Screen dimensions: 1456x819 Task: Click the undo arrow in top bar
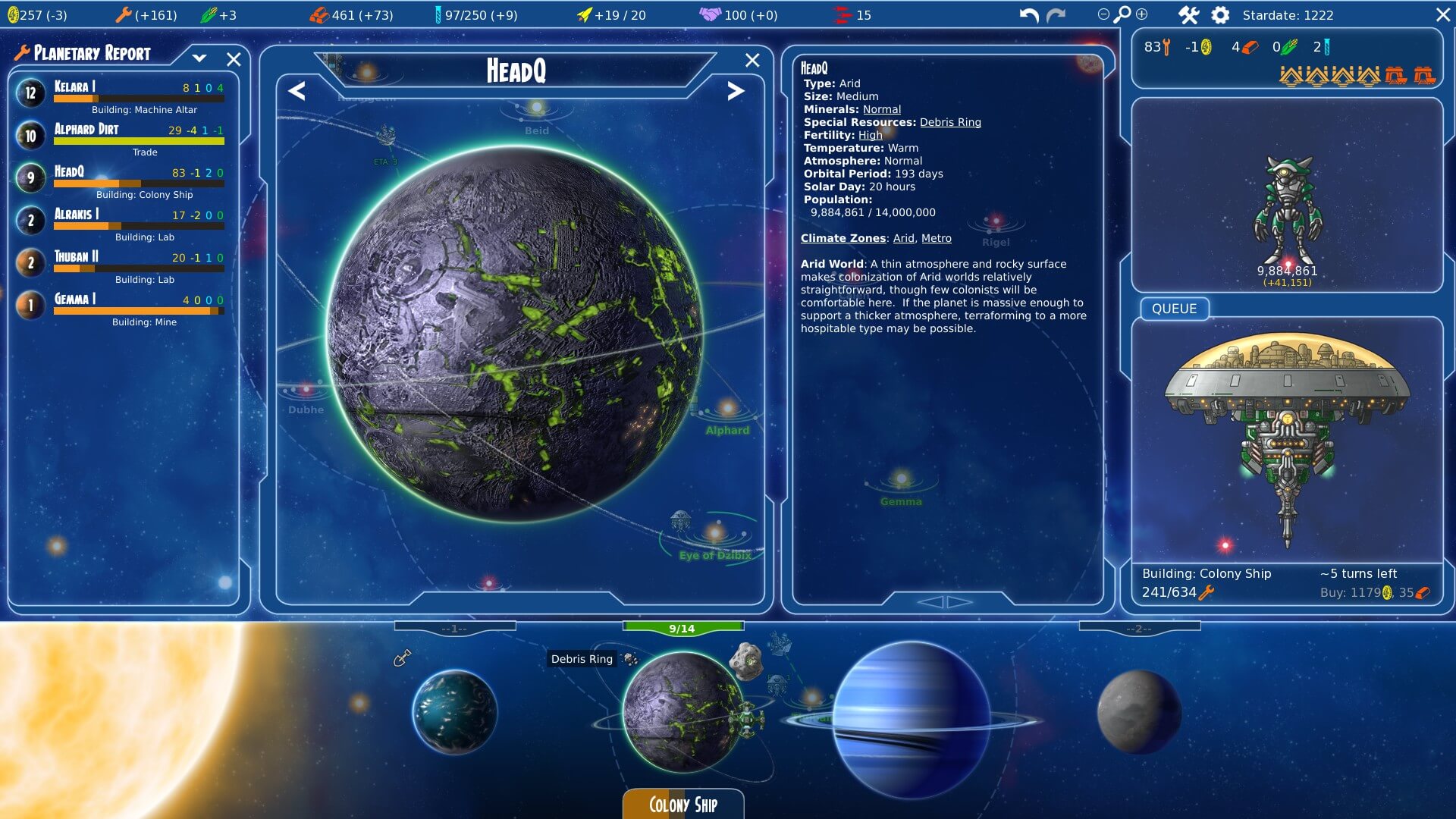click(1028, 15)
